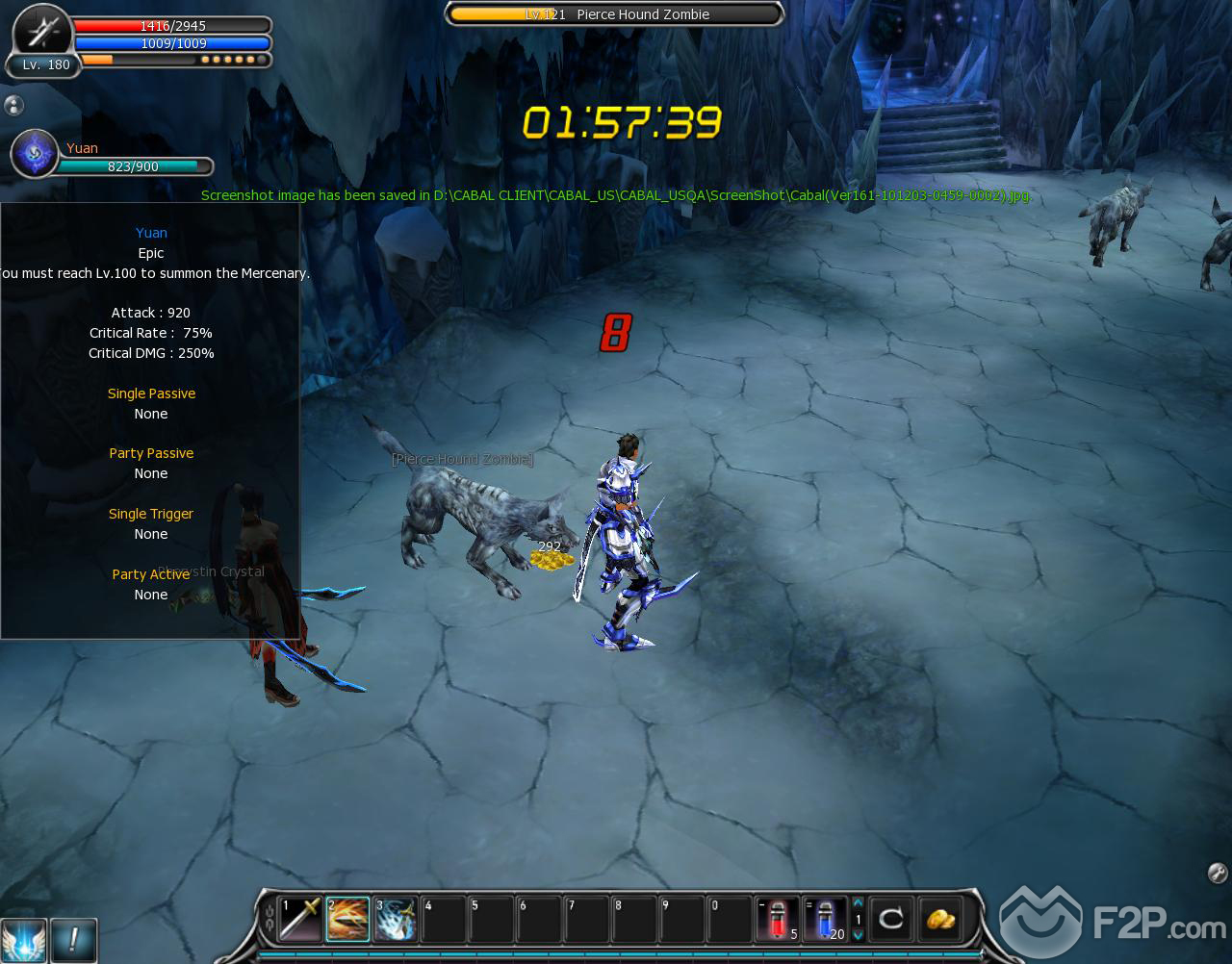Select the Yuan mercenary portrait
Image resolution: width=1232 pixels, height=964 pixels.
tap(35, 154)
